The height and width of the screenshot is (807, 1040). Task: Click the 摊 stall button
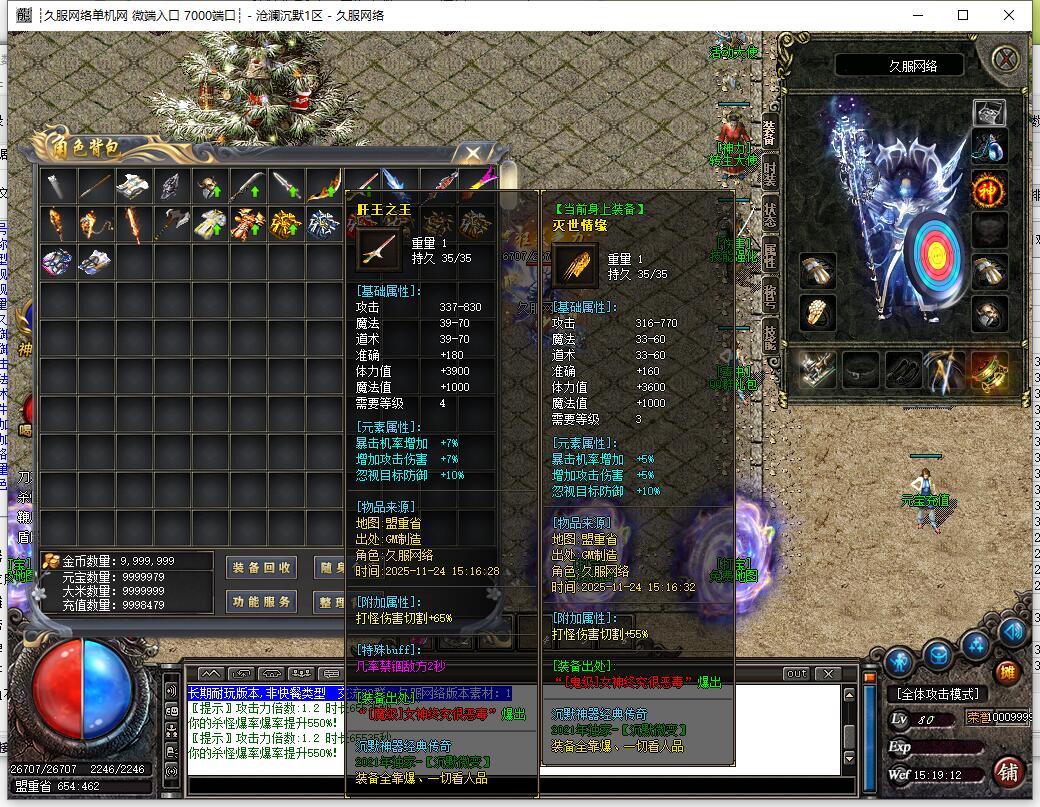(x=1009, y=670)
